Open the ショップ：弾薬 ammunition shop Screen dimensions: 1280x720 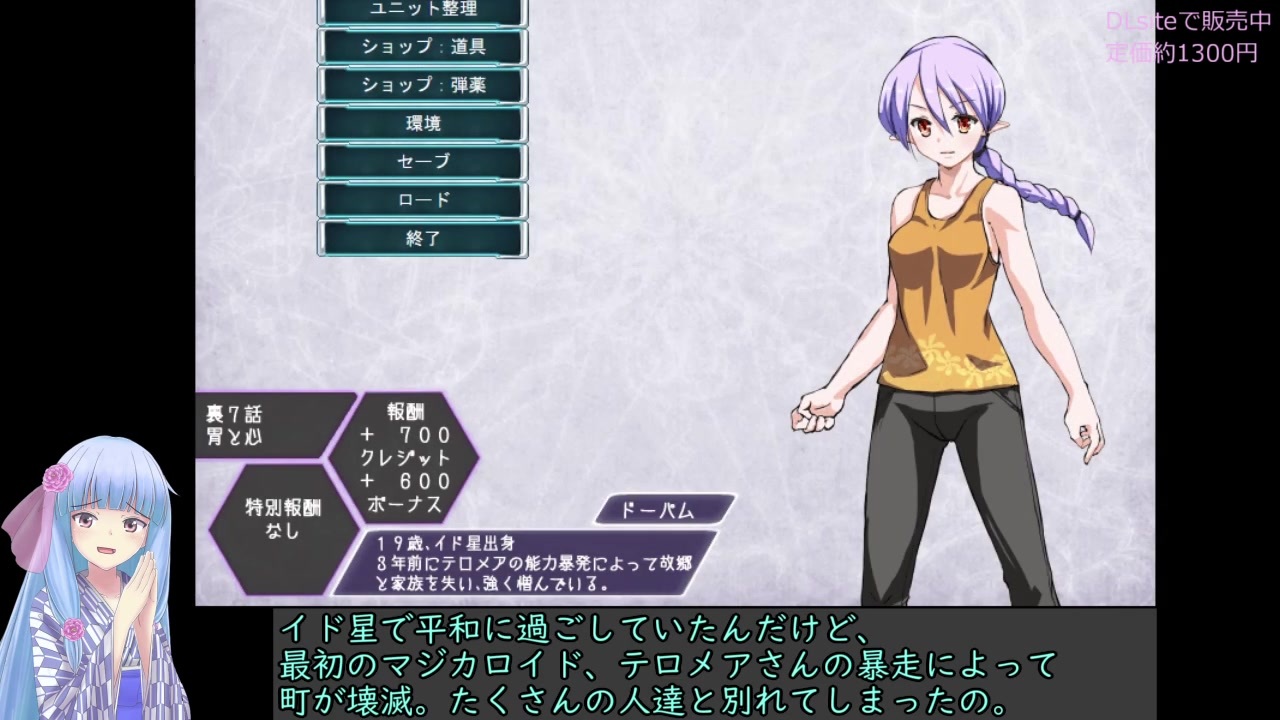click(x=421, y=85)
